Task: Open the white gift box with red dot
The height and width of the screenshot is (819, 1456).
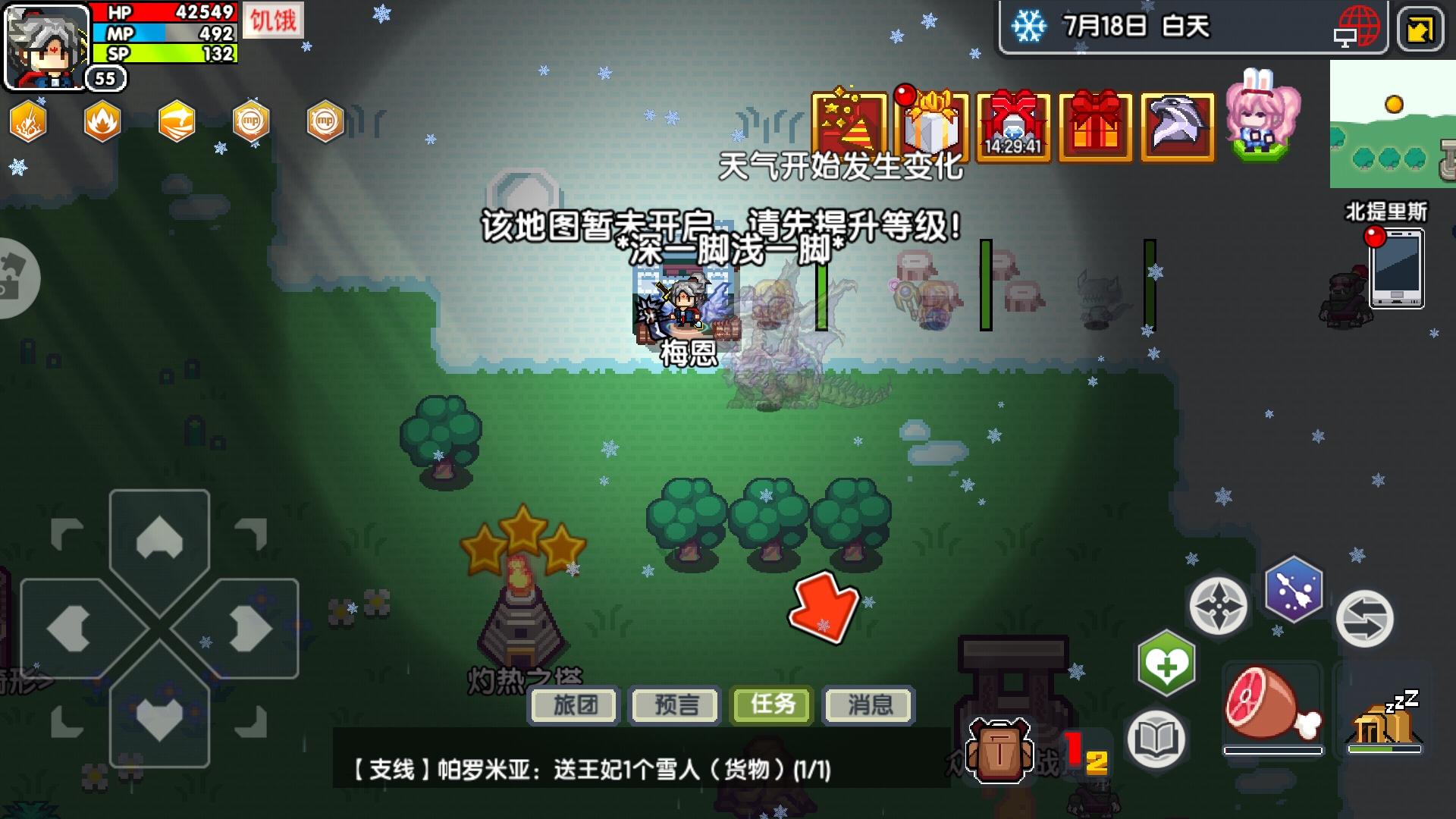Action: 931,125
